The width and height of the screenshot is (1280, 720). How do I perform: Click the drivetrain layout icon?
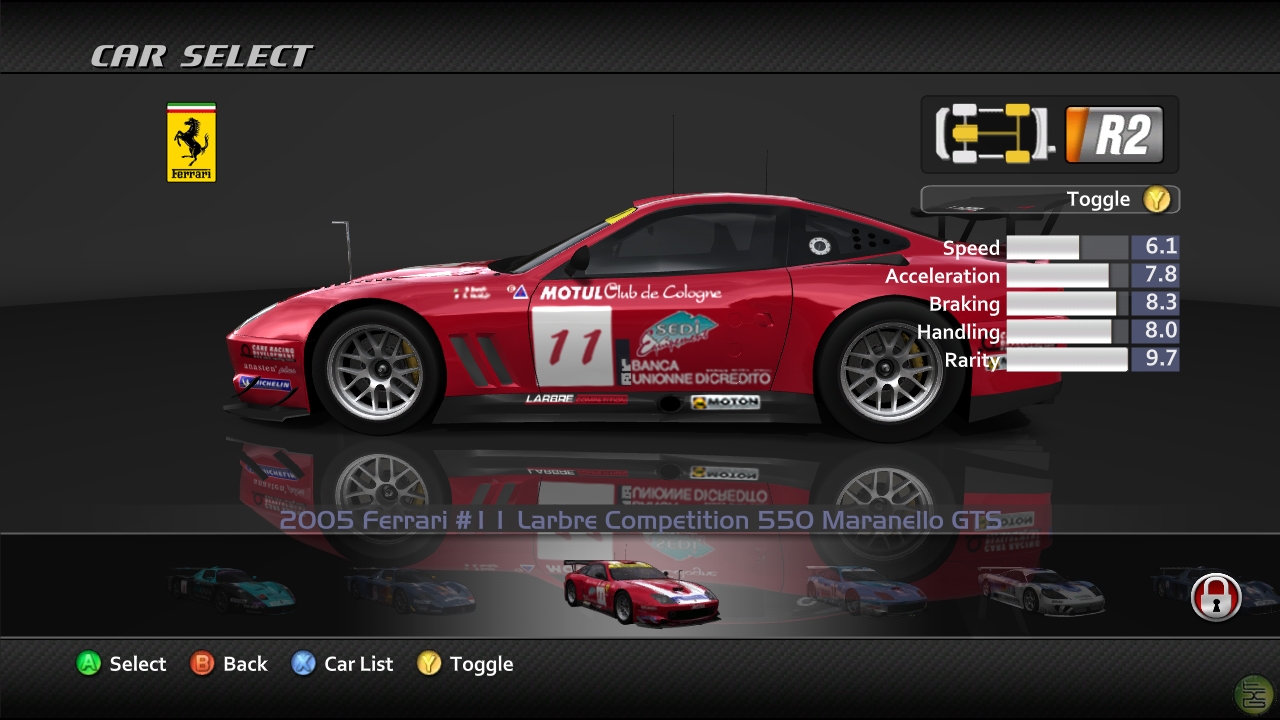tap(993, 134)
